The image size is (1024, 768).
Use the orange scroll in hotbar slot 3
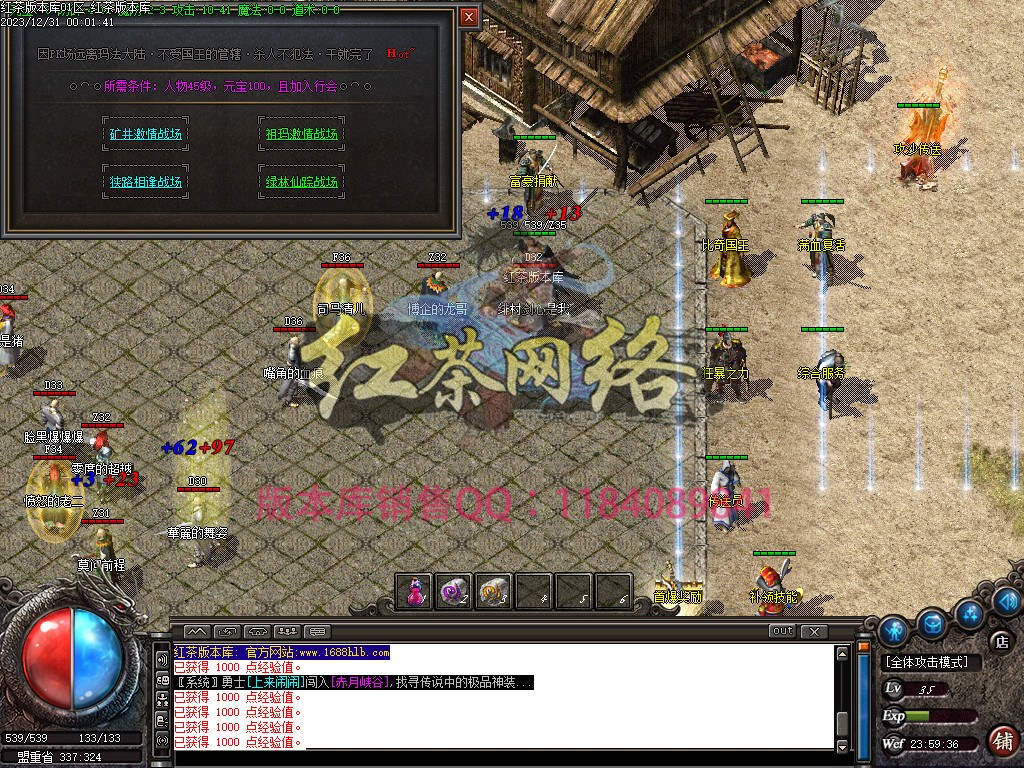point(493,591)
